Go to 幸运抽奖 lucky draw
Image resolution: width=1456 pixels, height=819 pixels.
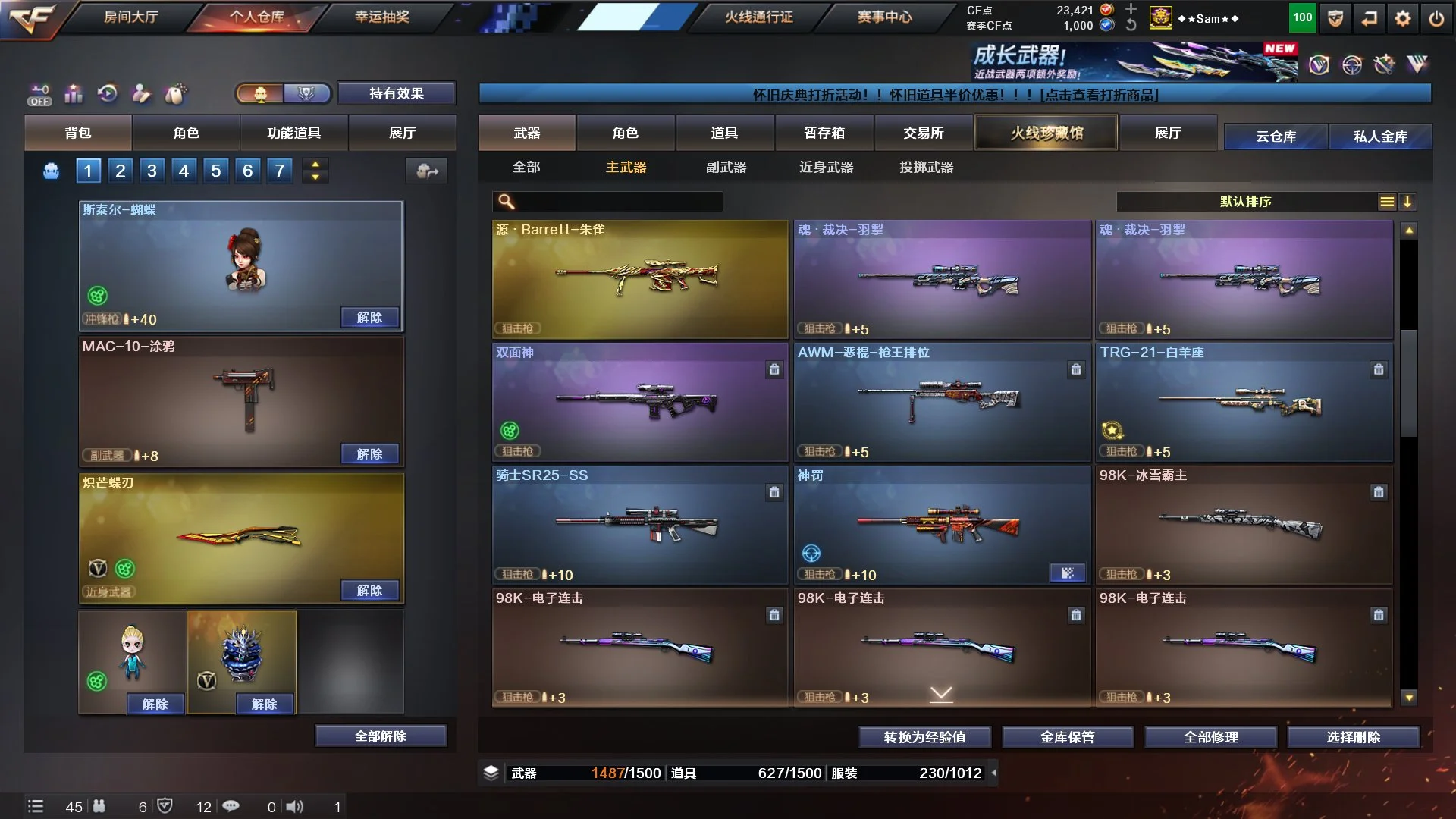(382, 17)
